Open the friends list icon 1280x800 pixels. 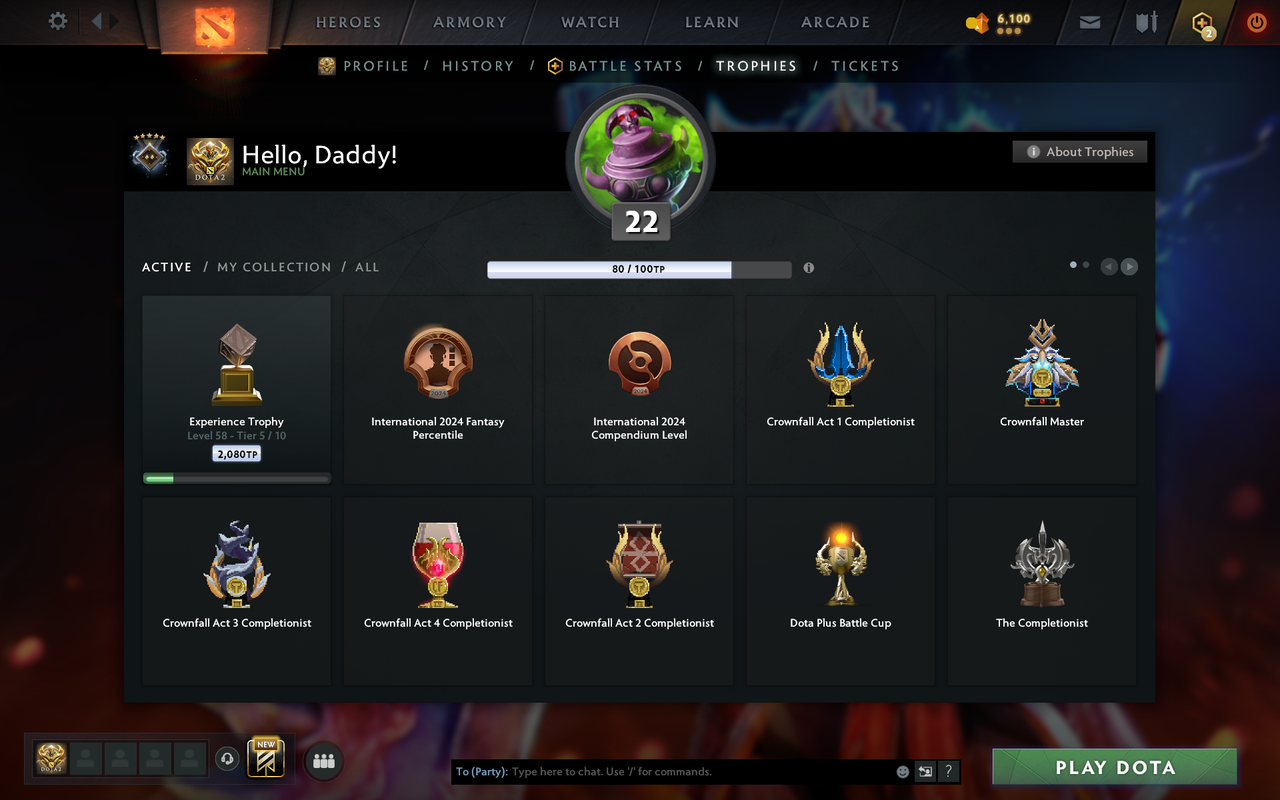coord(323,761)
